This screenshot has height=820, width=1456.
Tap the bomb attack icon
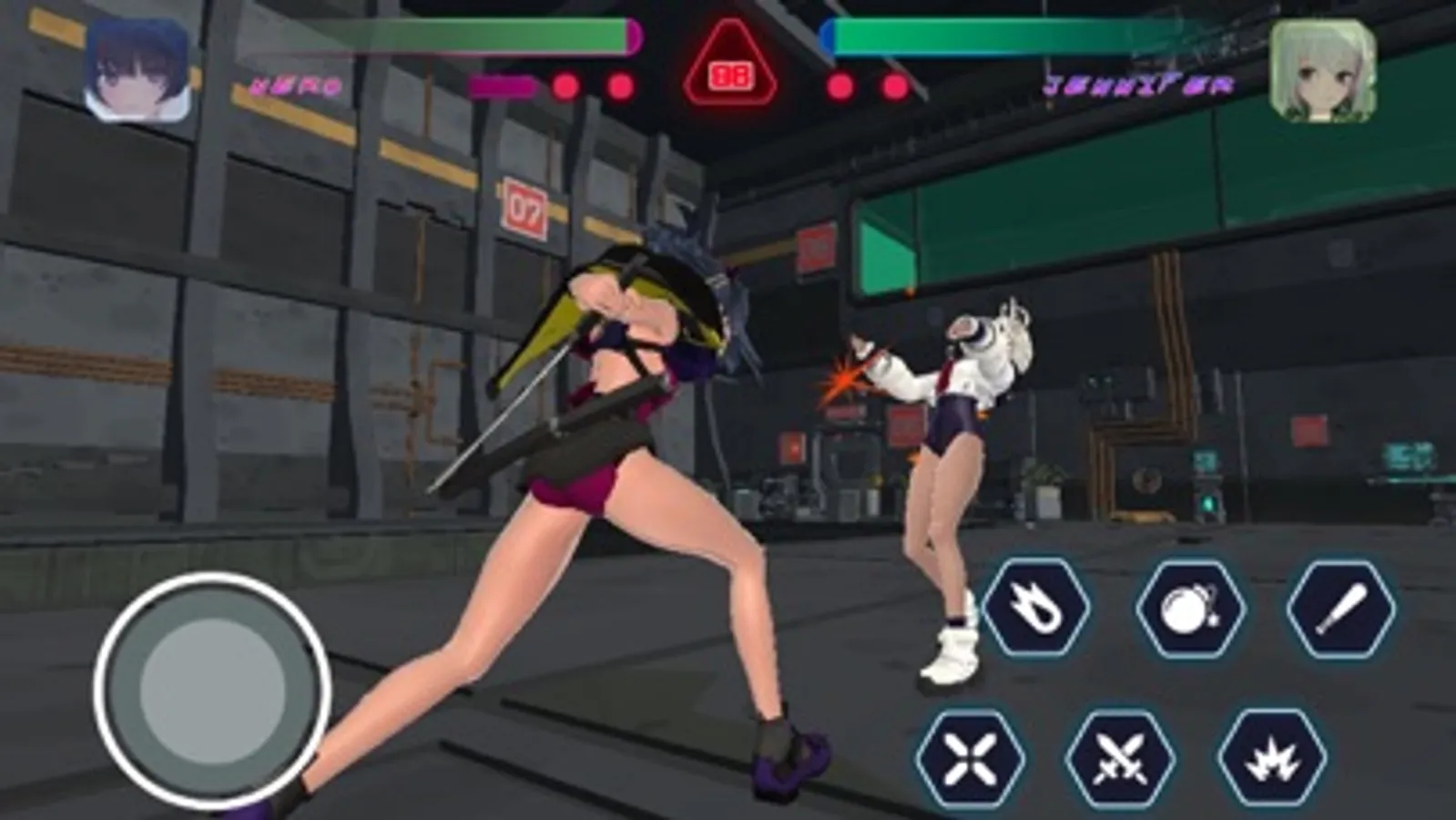click(x=1191, y=609)
